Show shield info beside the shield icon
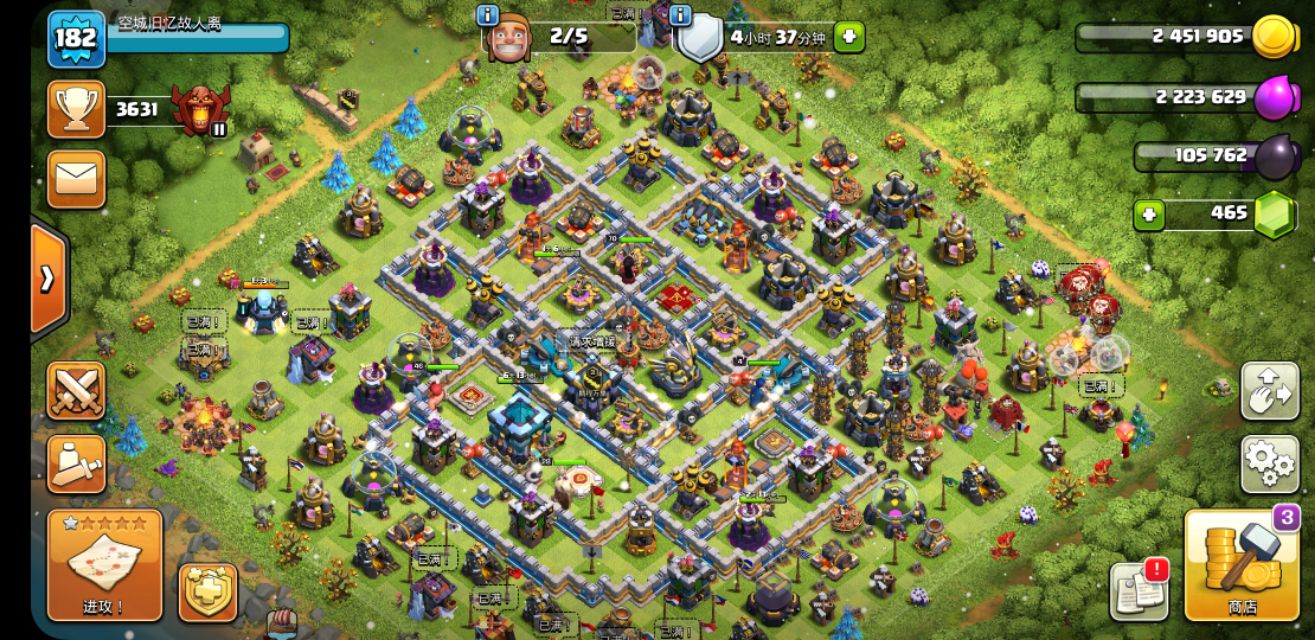 [x=681, y=15]
